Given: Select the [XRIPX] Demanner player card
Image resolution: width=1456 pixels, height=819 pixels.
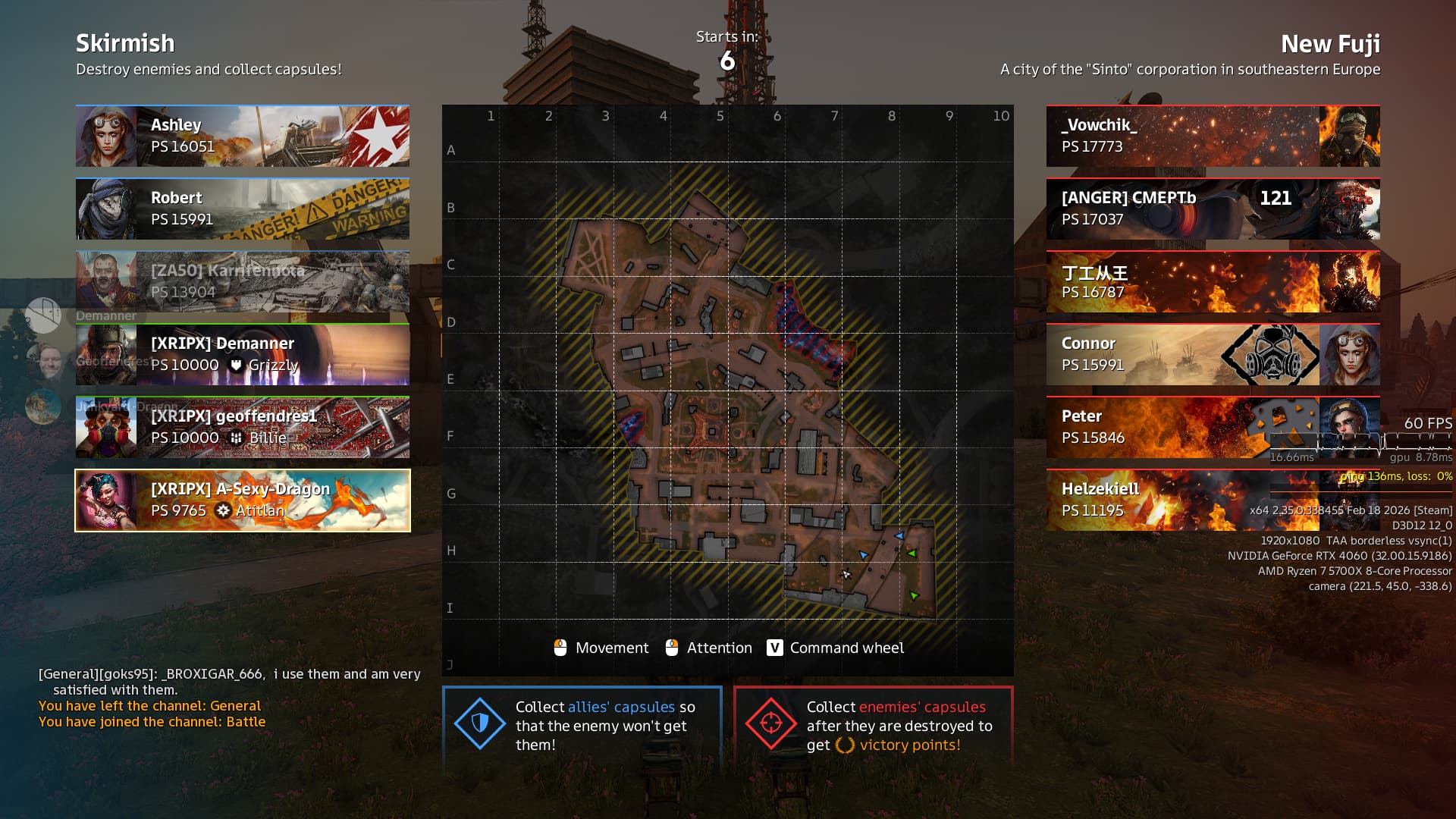Looking at the screenshot, I should click(243, 355).
